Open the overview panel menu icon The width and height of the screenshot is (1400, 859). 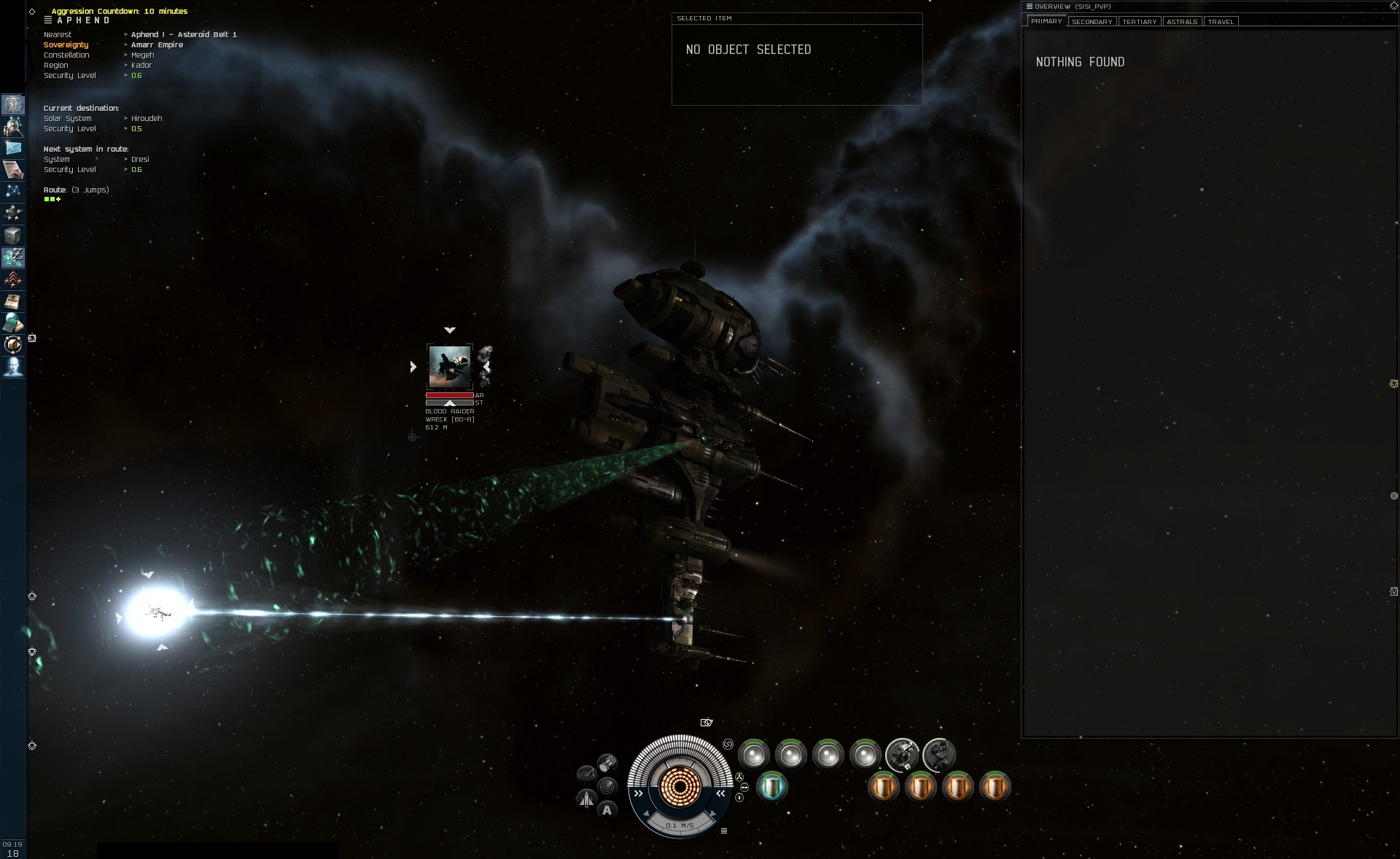click(x=1030, y=7)
